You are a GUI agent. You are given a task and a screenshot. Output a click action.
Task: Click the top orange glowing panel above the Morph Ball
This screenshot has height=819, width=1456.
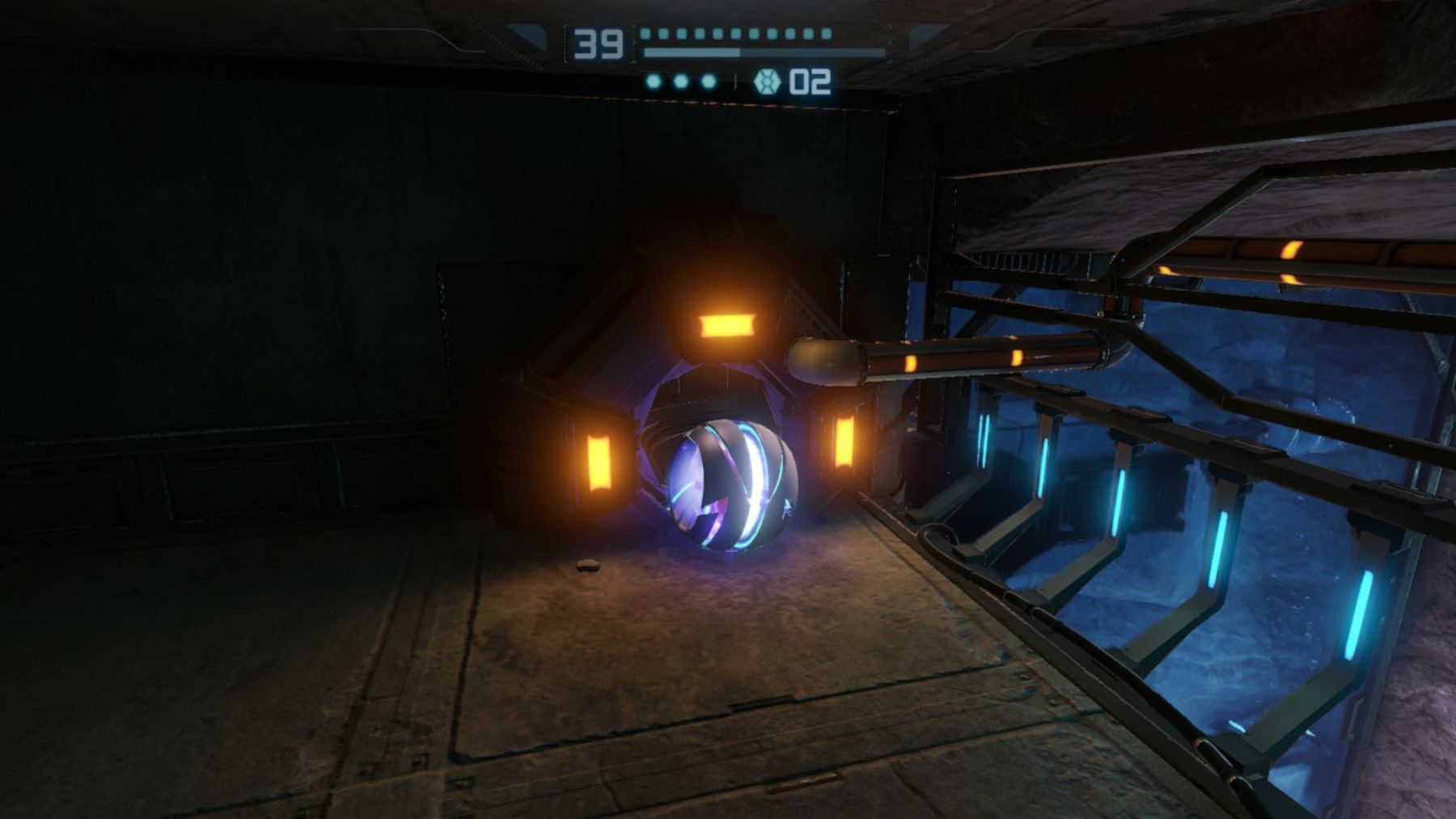click(x=726, y=324)
